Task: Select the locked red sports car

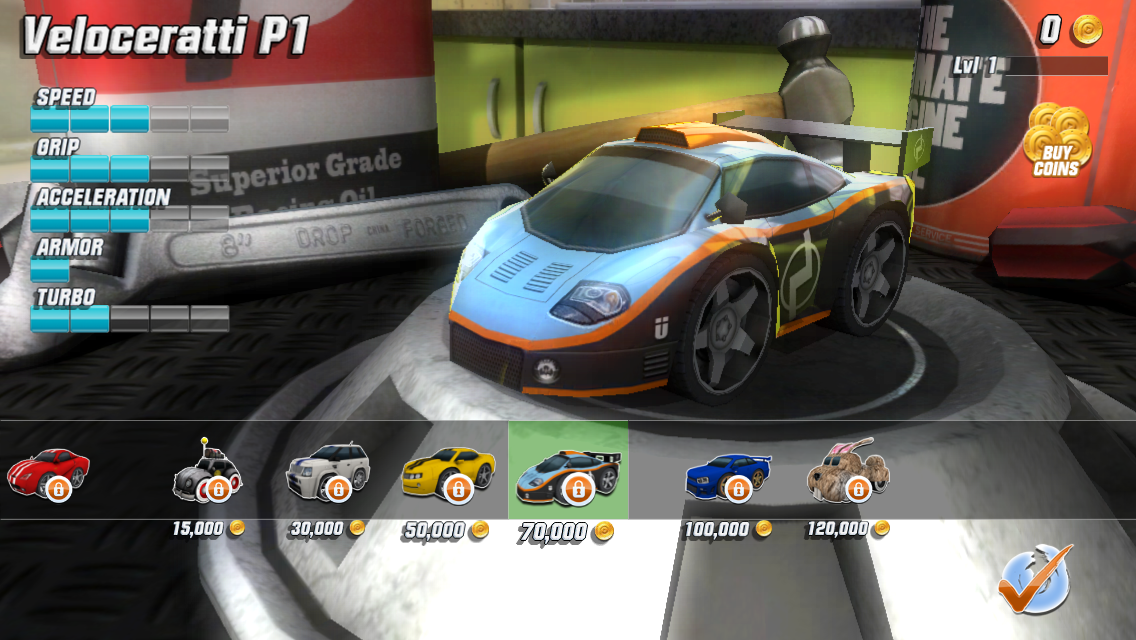Action: [48, 472]
